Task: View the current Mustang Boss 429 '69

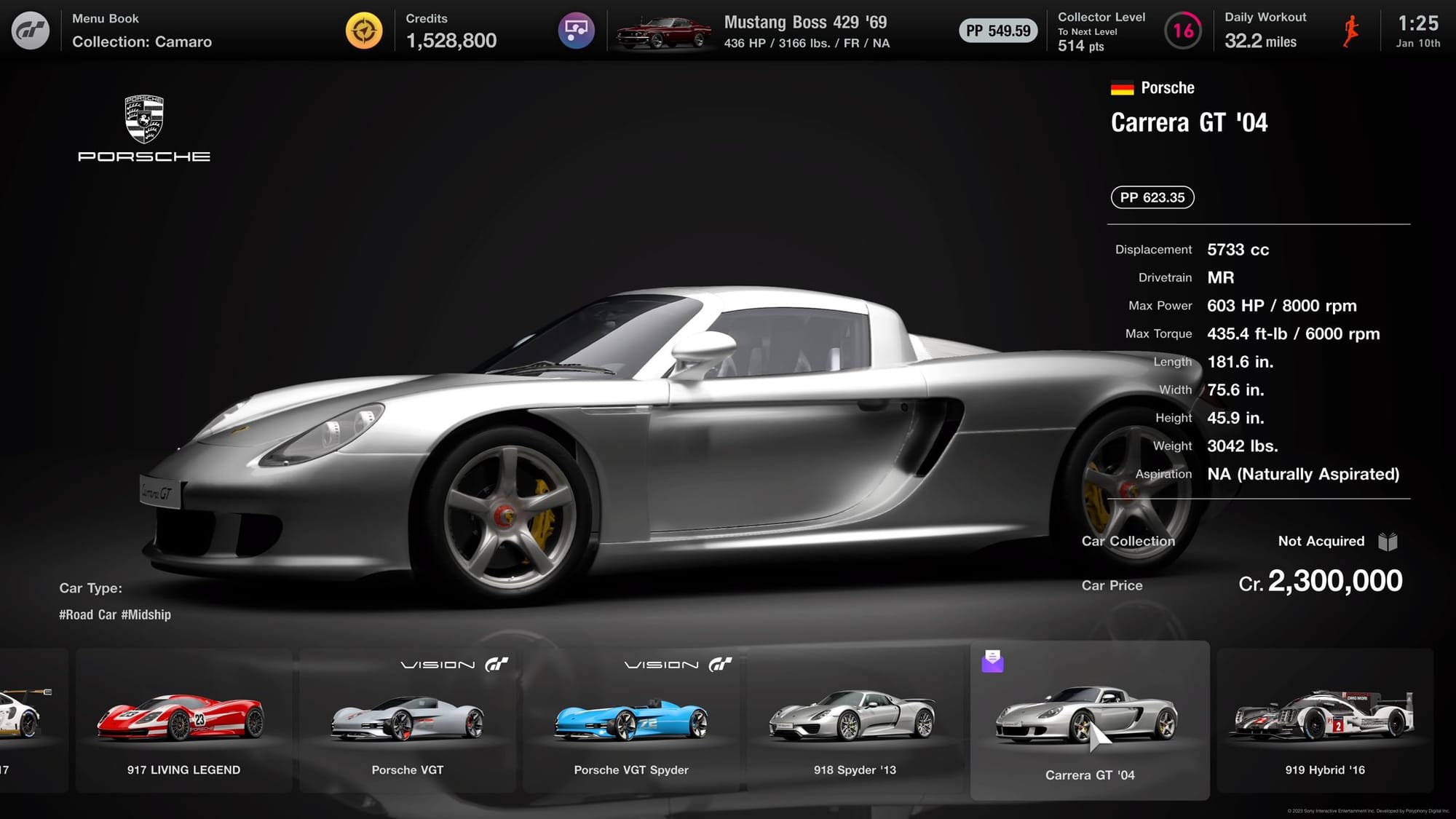Action: (753, 32)
